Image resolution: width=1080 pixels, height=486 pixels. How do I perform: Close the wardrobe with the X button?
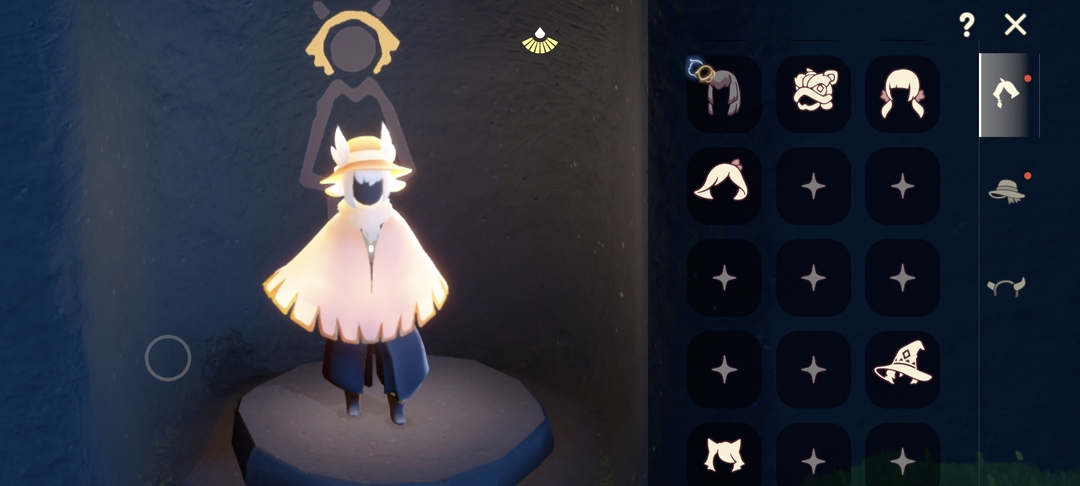tap(1015, 25)
